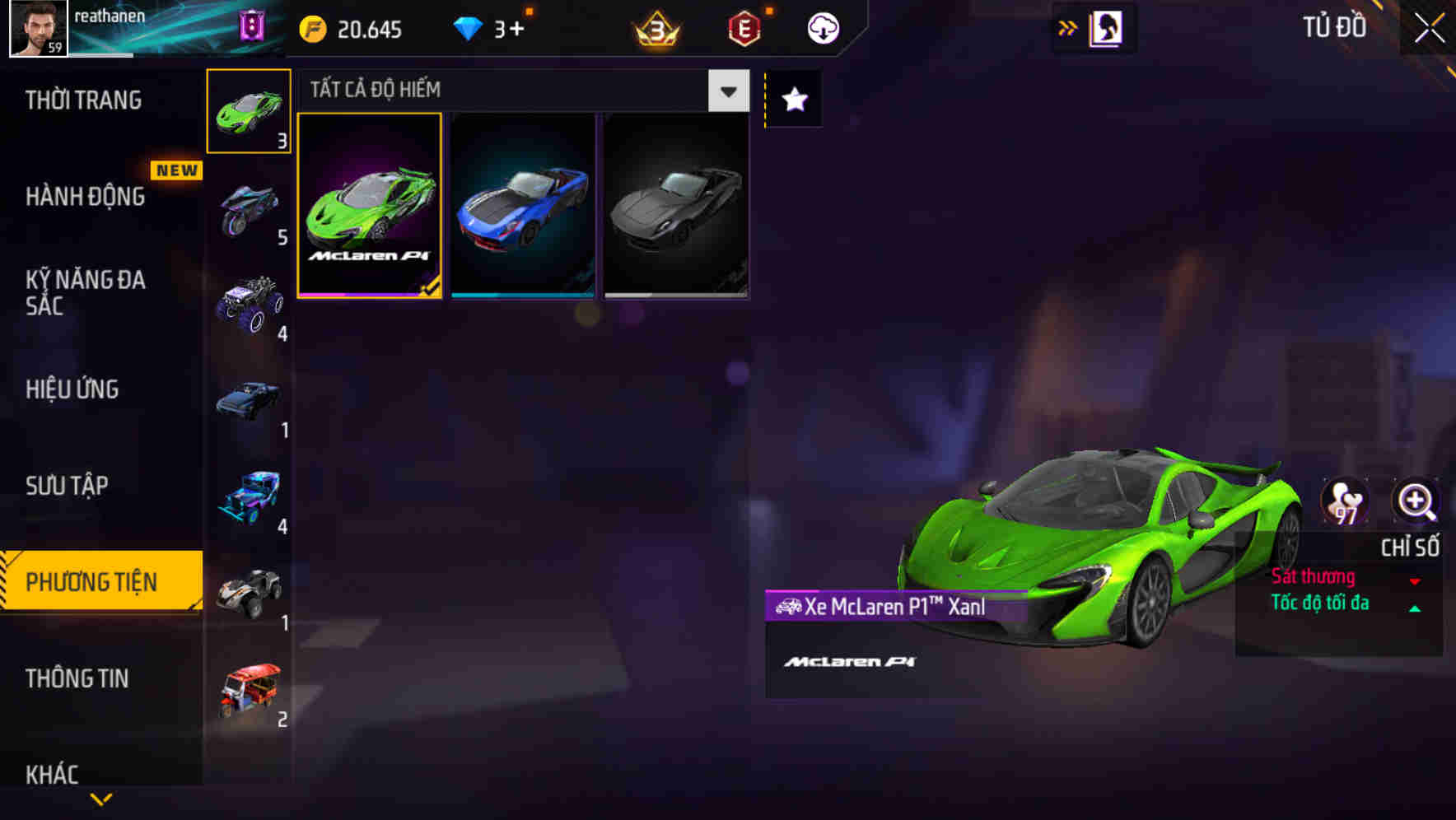
Task: Open the likes icon showing 97
Action: point(1346,500)
